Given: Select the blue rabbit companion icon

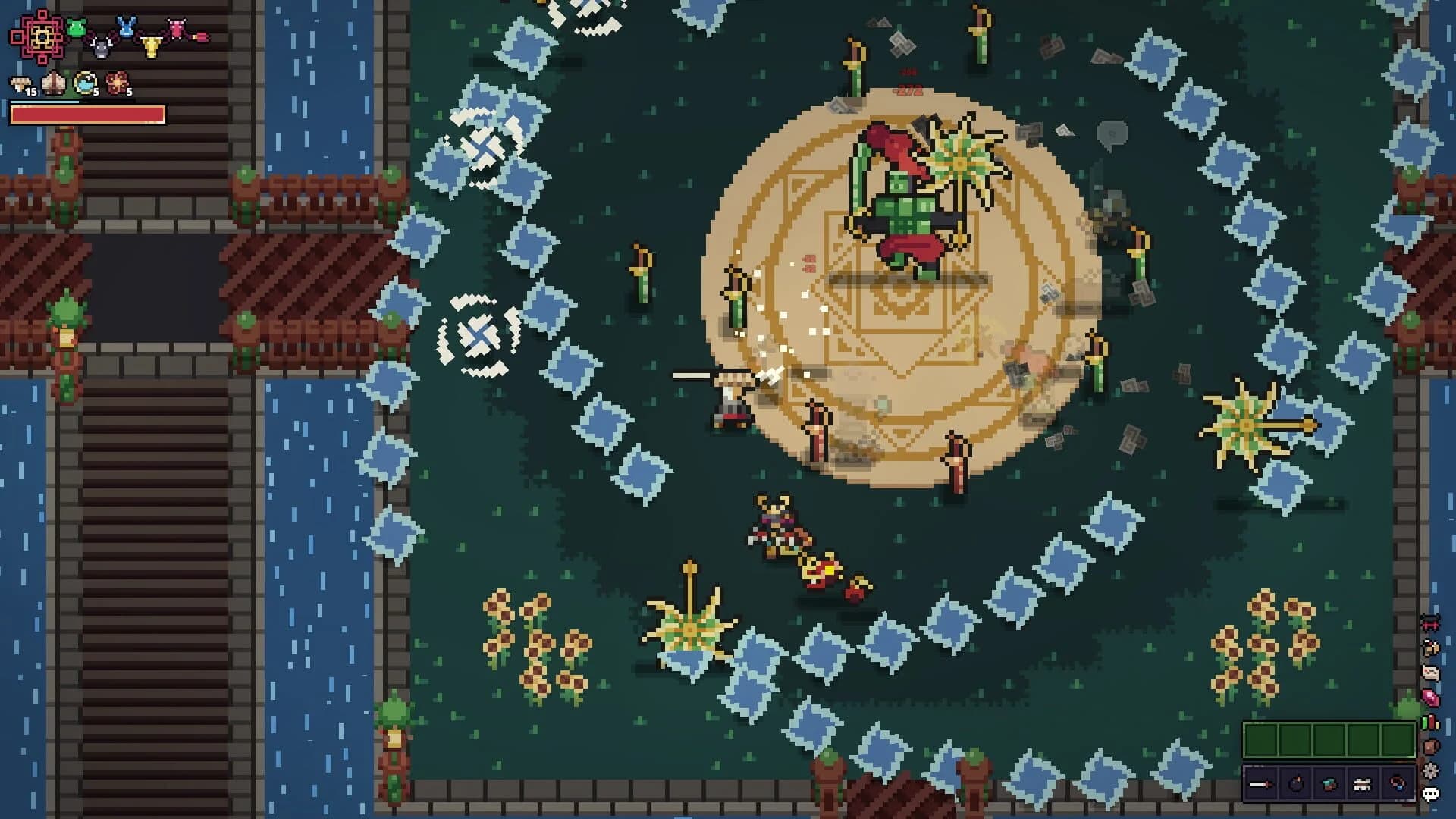Looking at the screenshot, I should point(127,27).
